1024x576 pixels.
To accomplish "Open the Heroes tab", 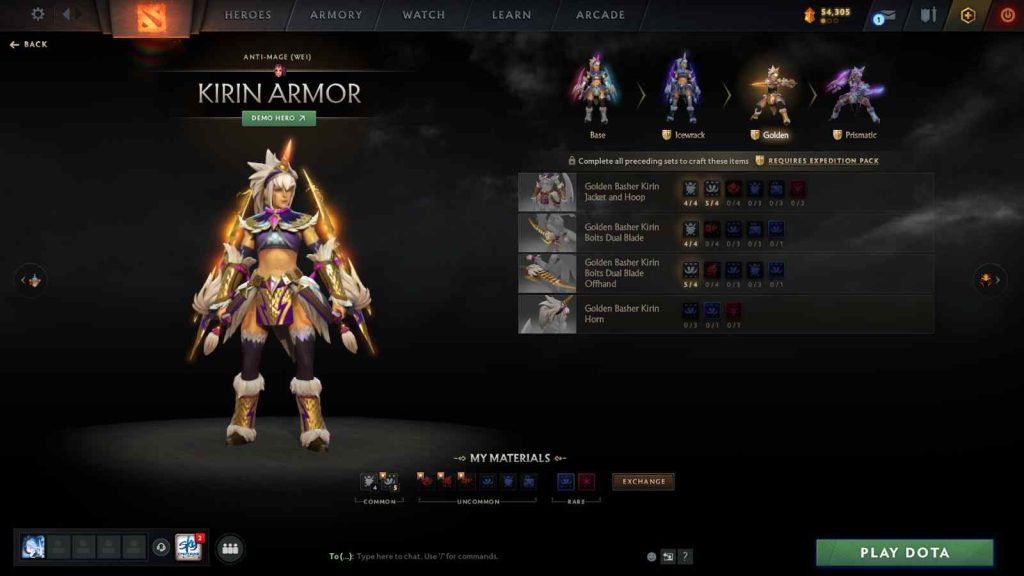I will click(248, 15).
